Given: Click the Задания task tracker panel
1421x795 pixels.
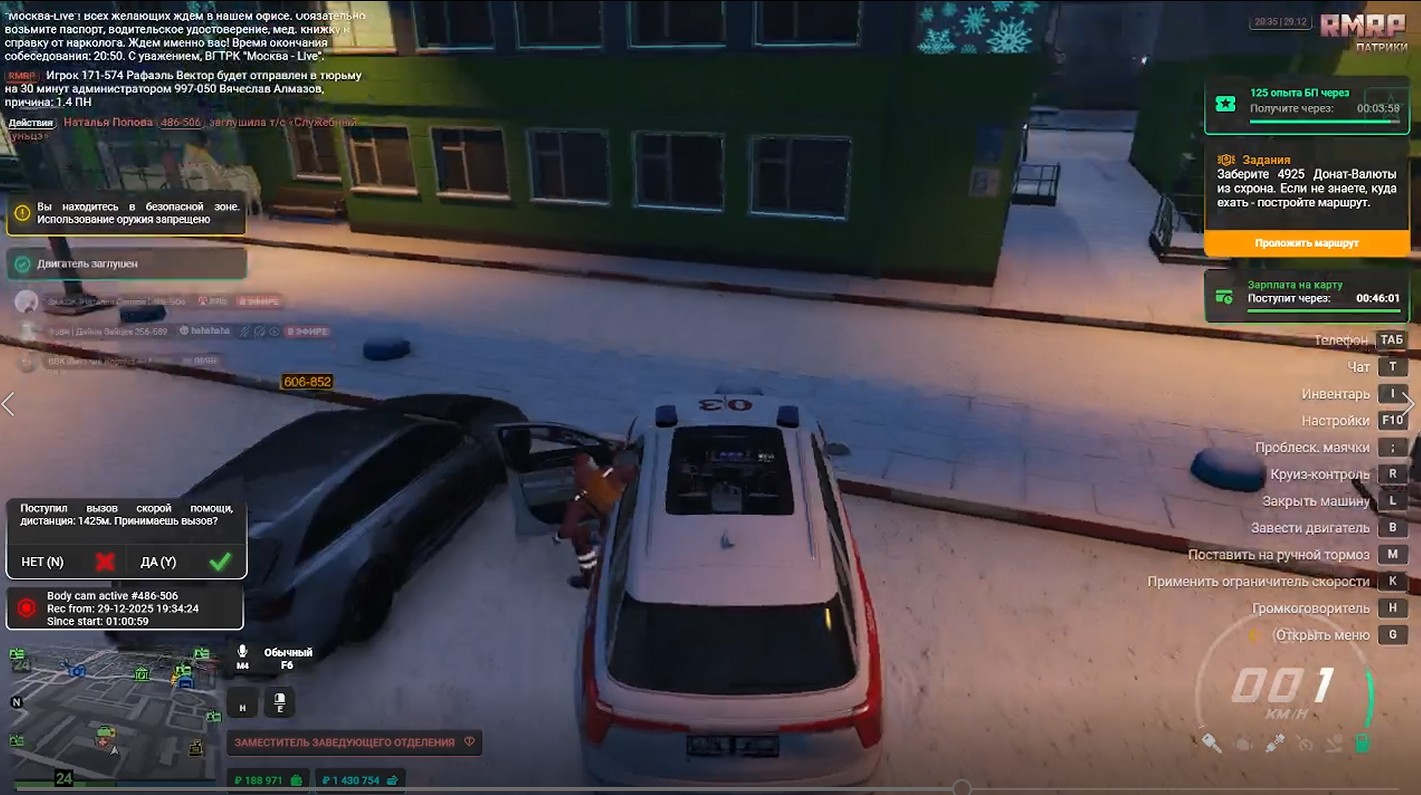Looking at the screenshot, I should tap(1306, 187).
